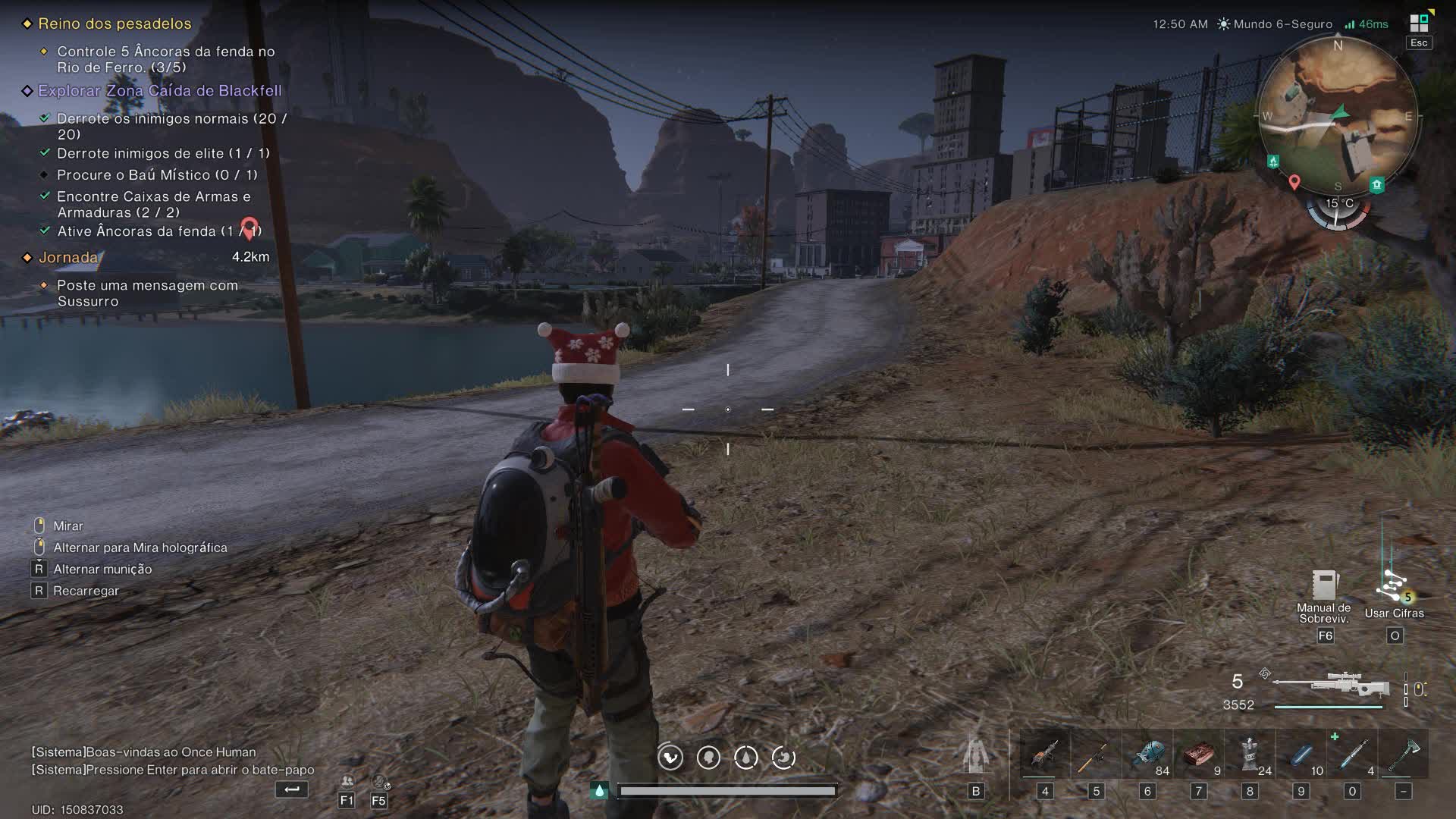Open the Jornada quest tracker entry
Image resolution: width=1456 pixels, height=819 pixels.
pos(68,258)
